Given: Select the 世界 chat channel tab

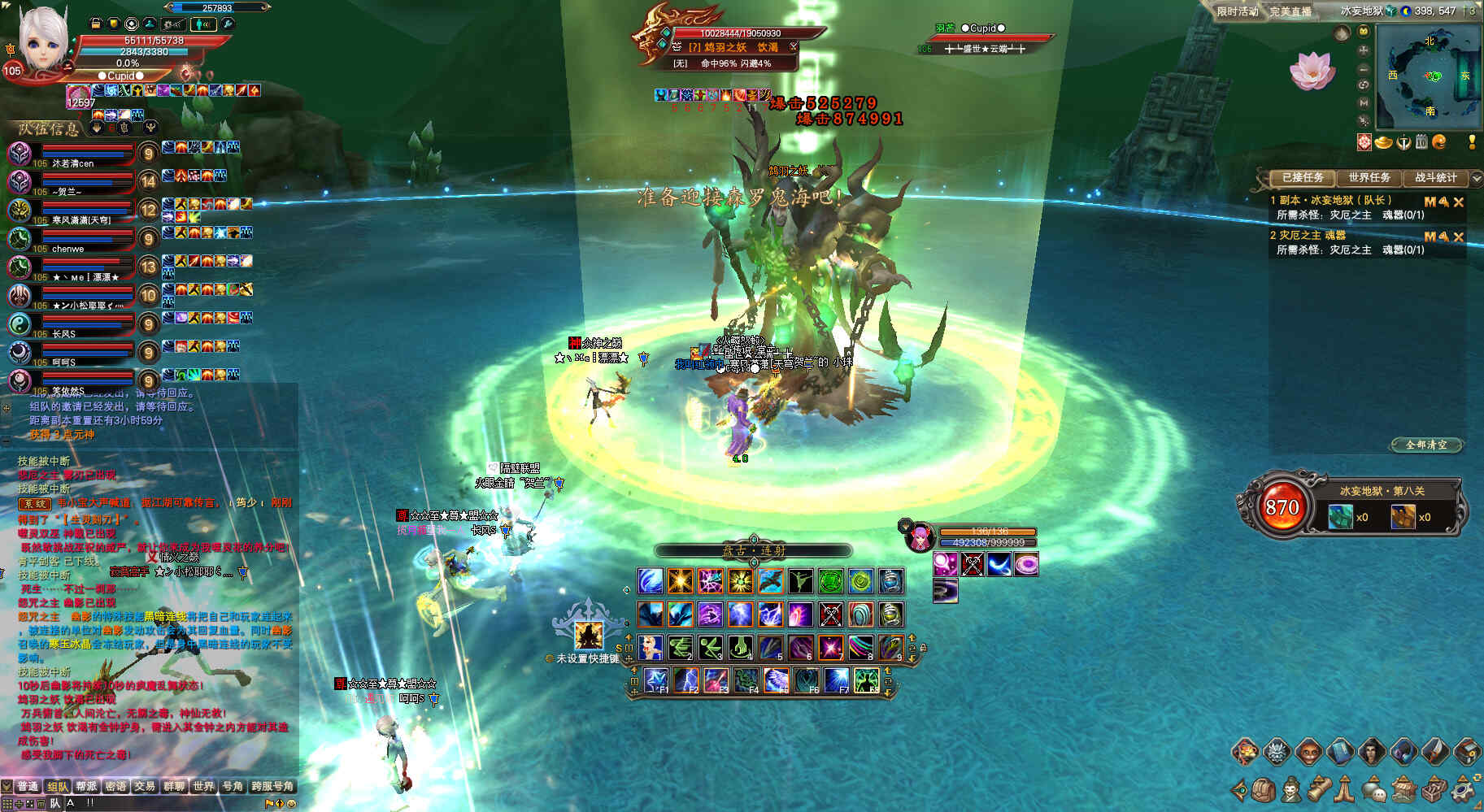Looking at the screenshot, I should (x=203, y=786).
